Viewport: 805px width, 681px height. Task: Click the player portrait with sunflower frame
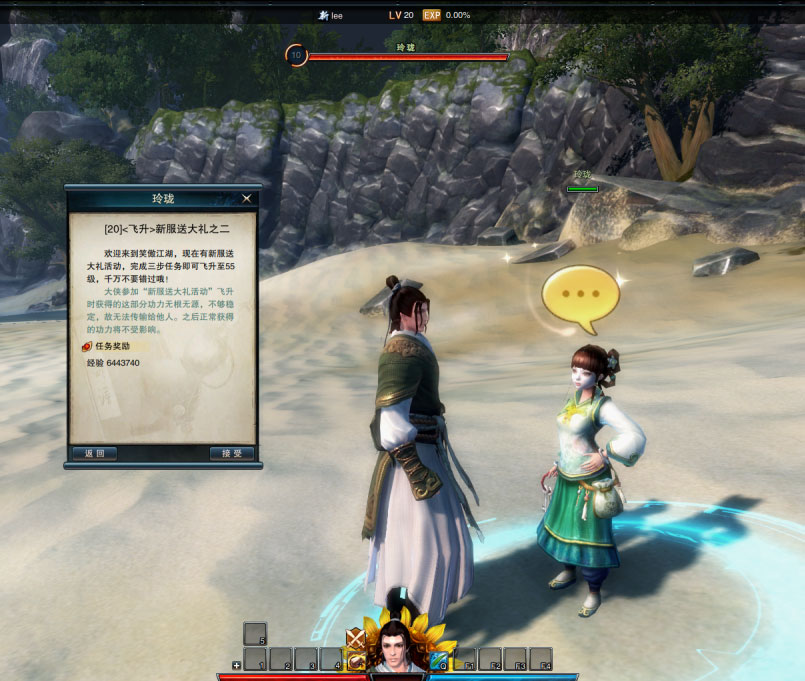click(x=397, y=647)
